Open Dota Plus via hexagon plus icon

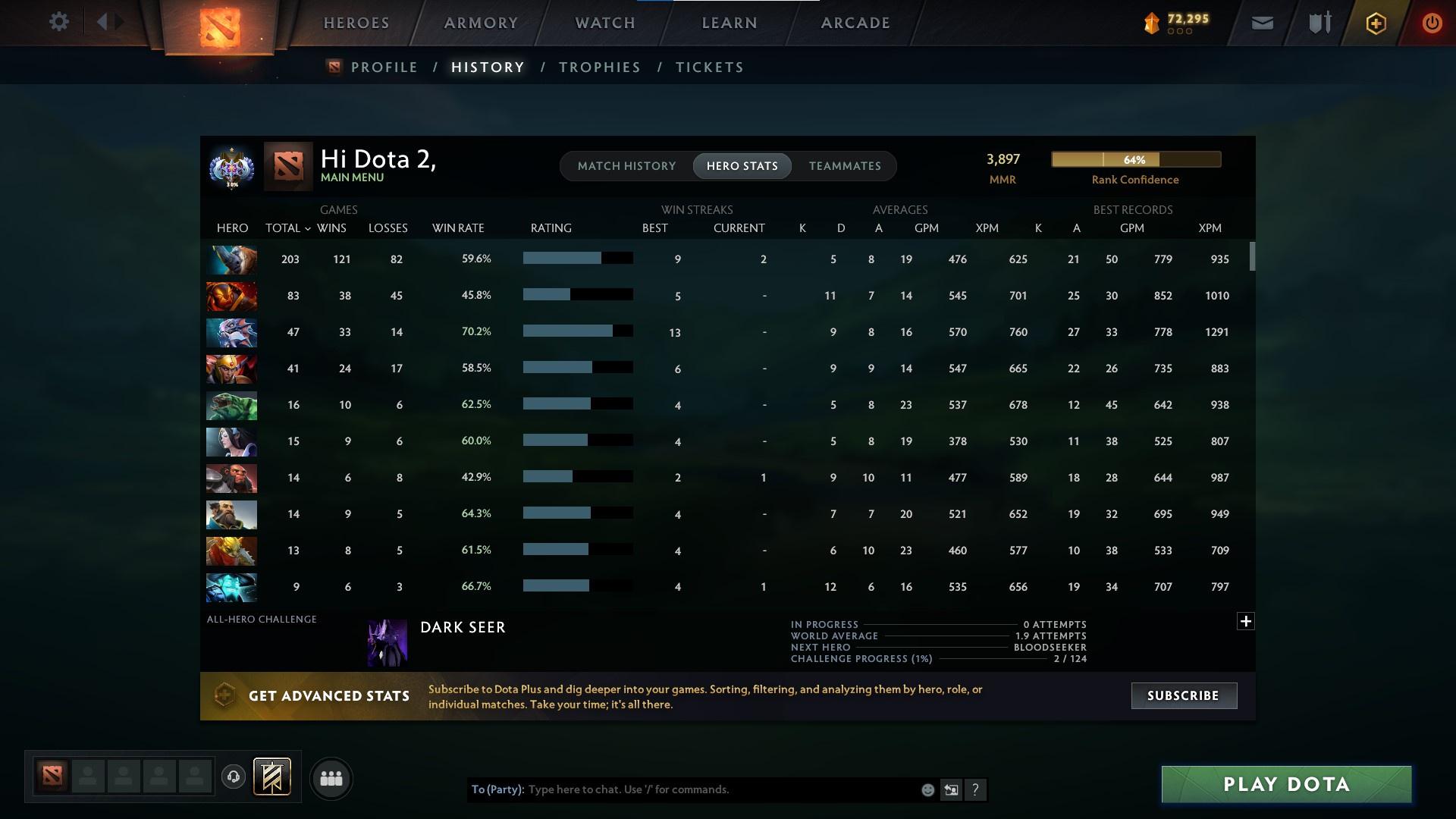(1375, 23)
